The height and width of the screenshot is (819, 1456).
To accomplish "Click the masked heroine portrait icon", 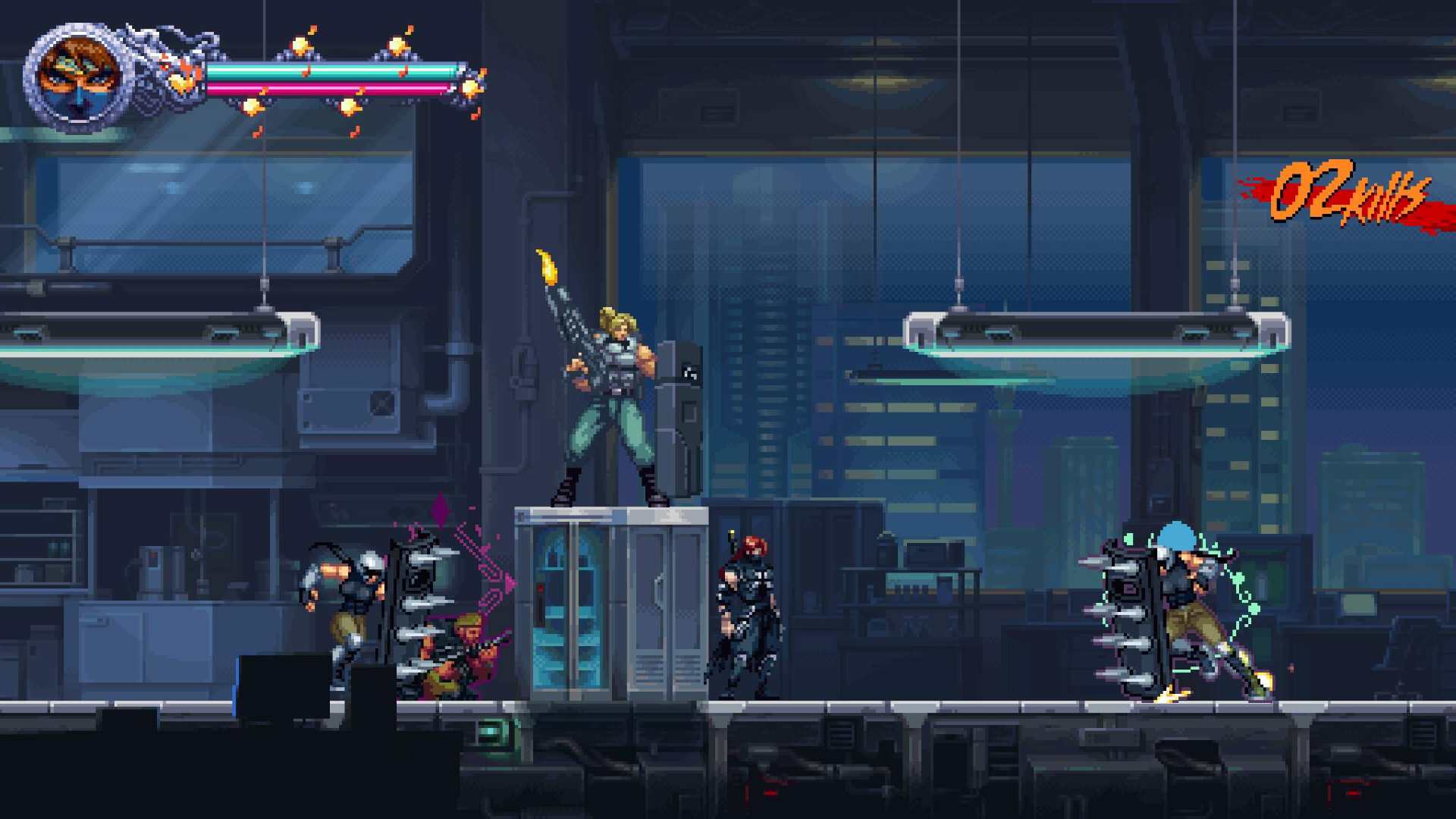I will coord(79,77).
